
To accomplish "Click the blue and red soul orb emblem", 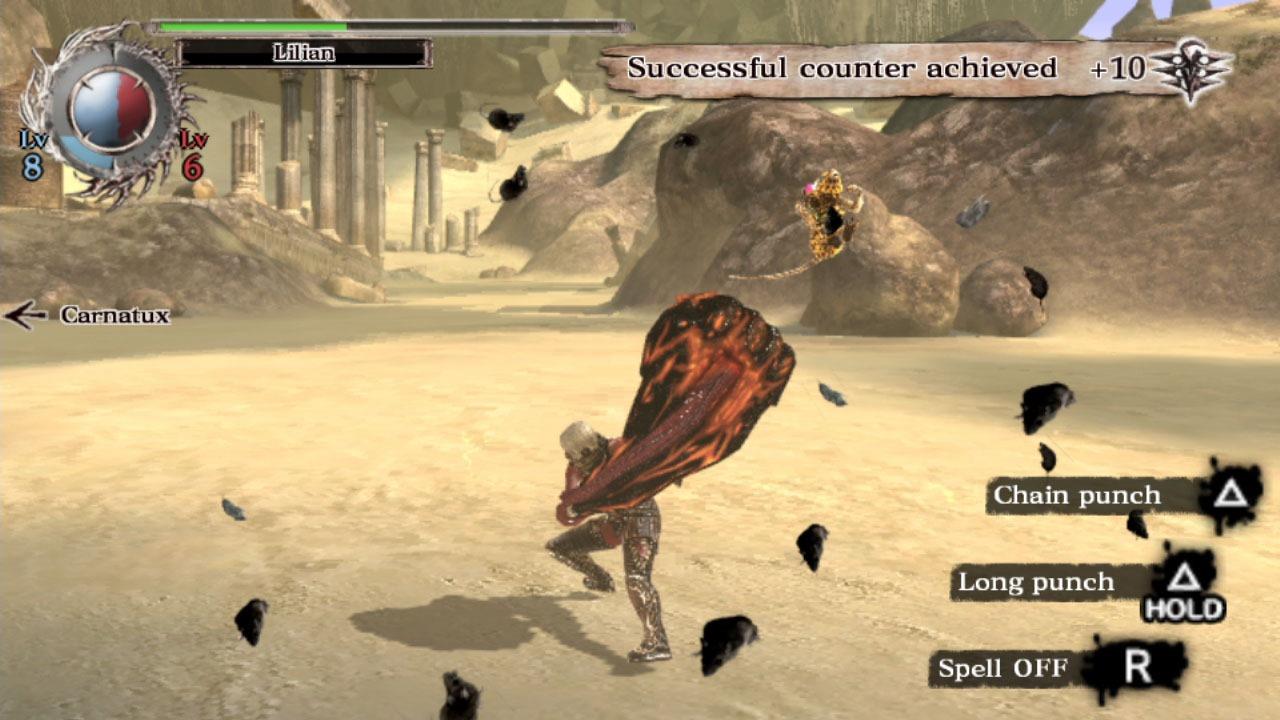I will point(111,108).
